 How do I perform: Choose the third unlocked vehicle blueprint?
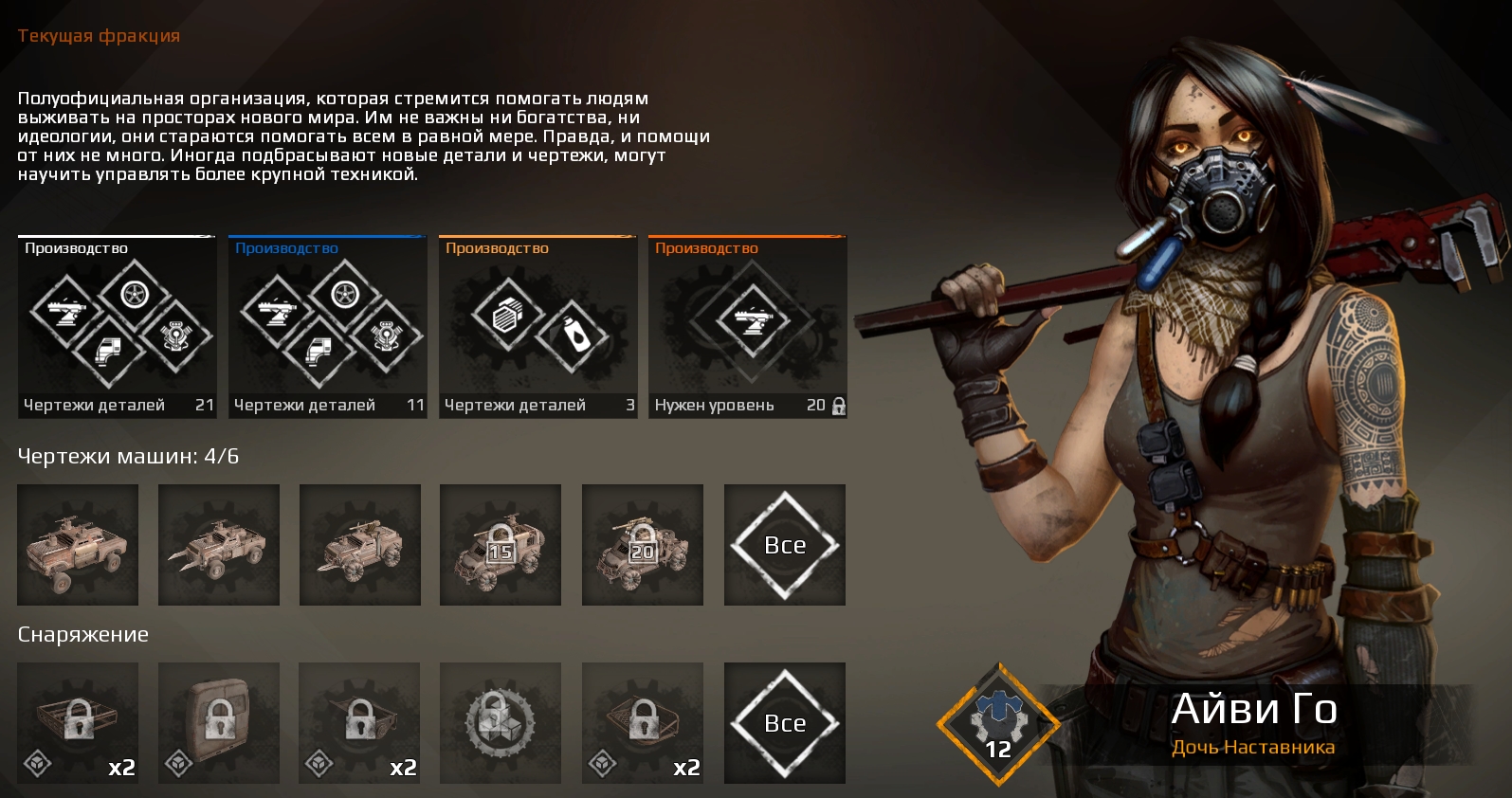tap(360, 545)
